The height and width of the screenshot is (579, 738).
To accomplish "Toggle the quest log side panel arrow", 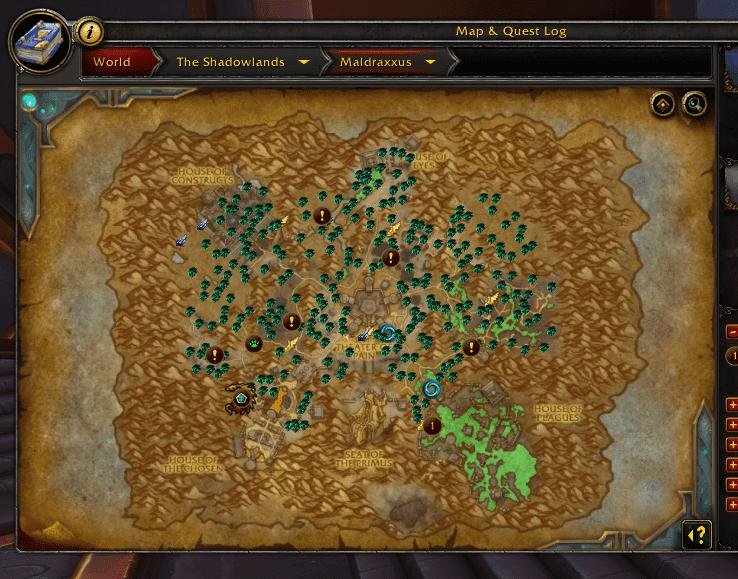I will pos(696,535).
